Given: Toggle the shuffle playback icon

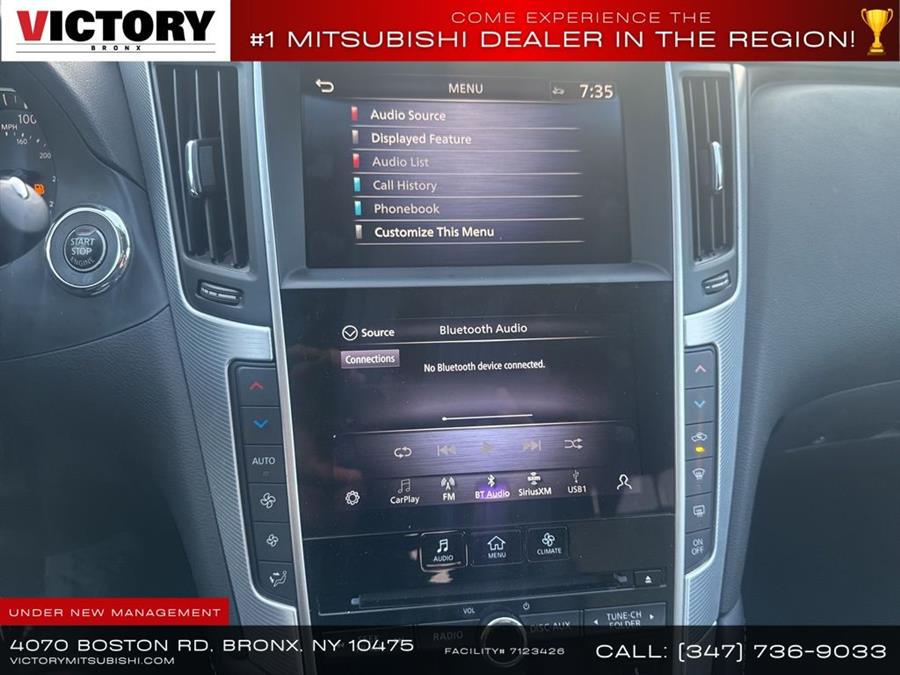Looking at the screenshot, I should click(573, 443).
